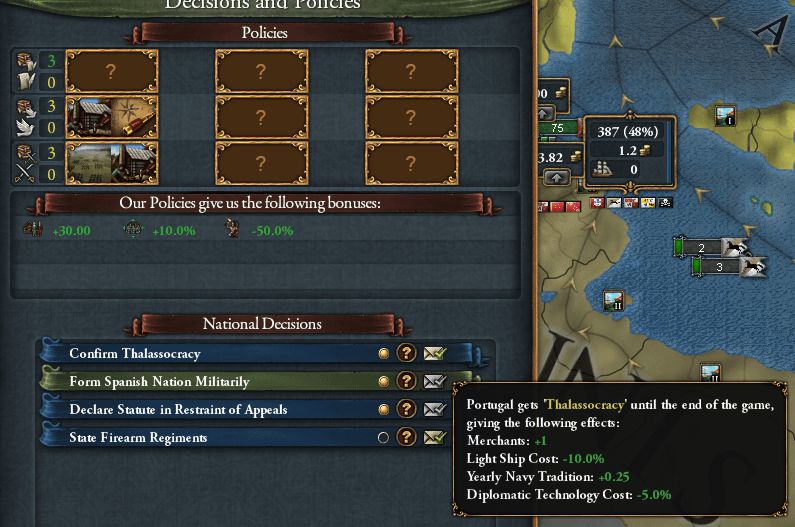
Task: Show requirements for State Firearm Regiments
Action: click(406, 438)
